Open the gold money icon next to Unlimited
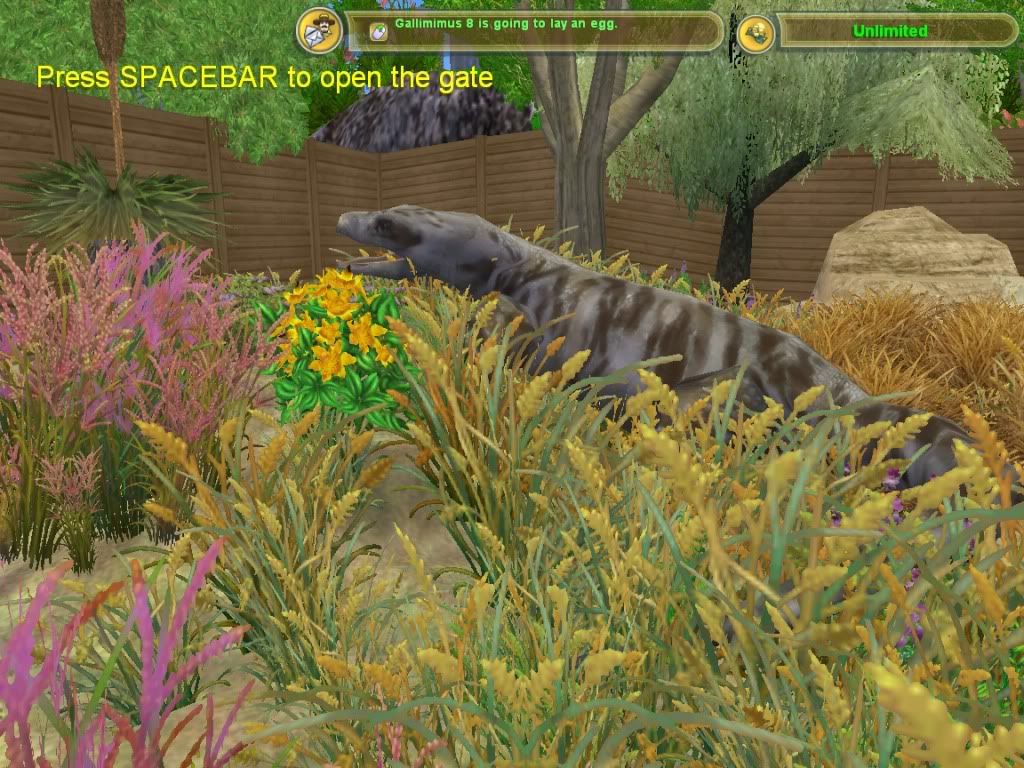 pos(756,33)
